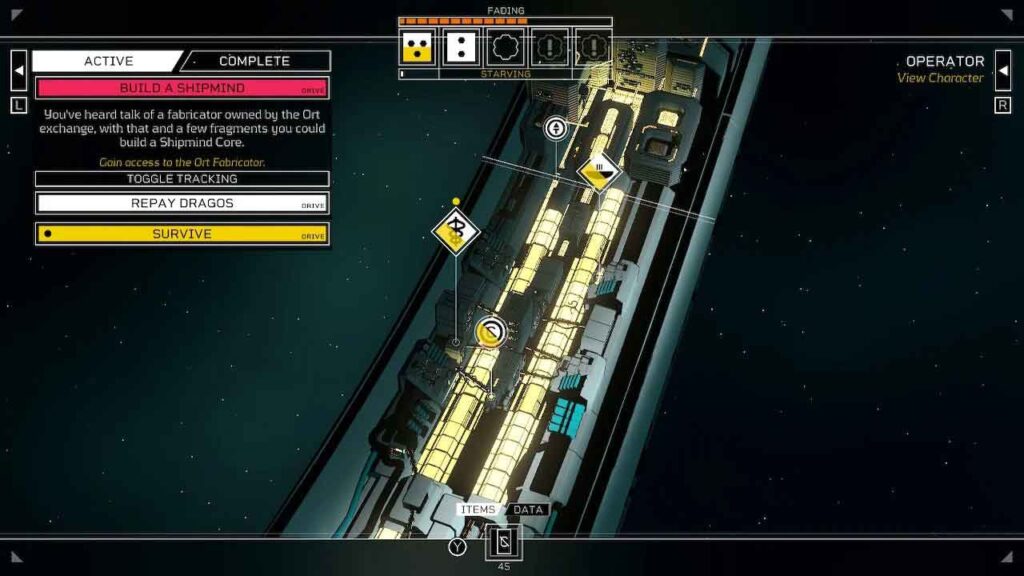The image size is (1024, 576).
Task: Open the half-yellow diamond station marker
Action: pos(598,172)
